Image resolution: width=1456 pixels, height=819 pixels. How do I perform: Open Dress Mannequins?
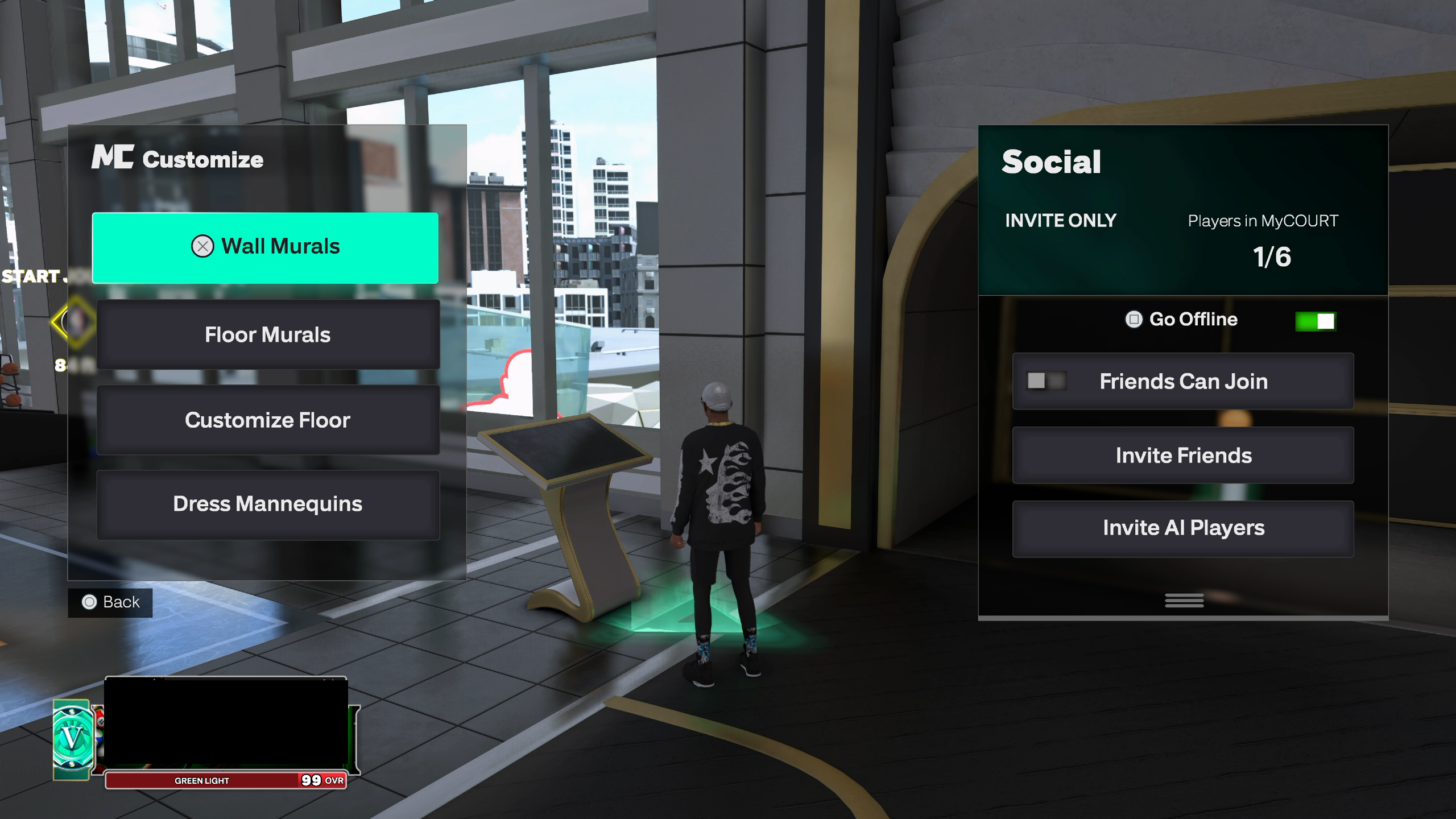point(268,504)
